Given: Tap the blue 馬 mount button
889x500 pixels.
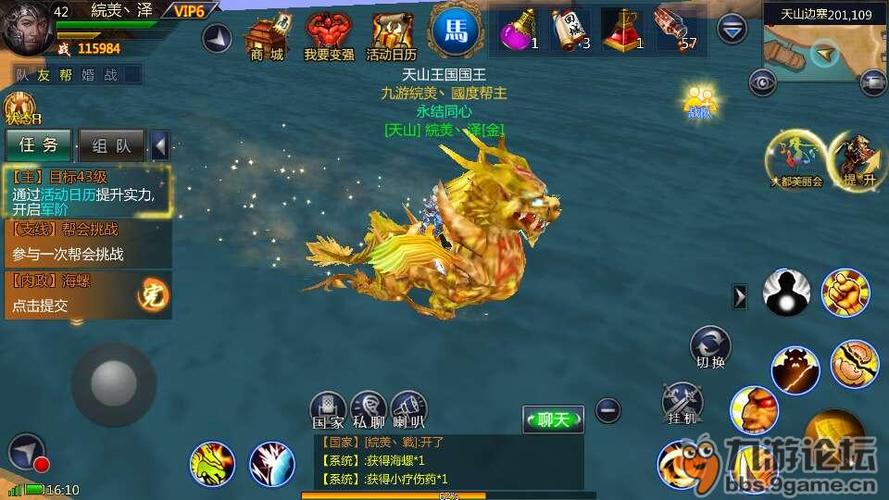Looking at the screenshot, I should 453,29.
